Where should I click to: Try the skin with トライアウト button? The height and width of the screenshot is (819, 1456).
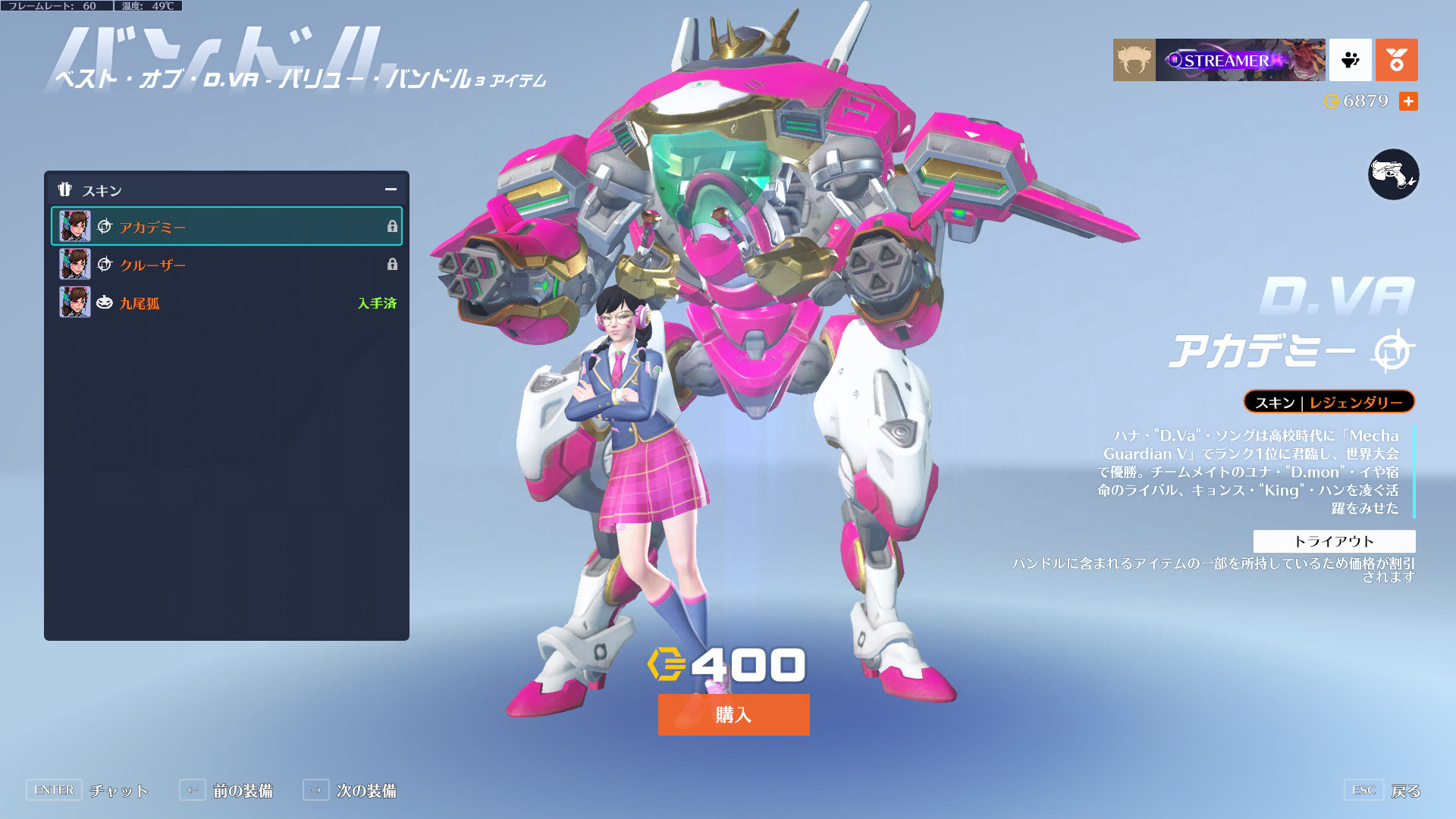click(x=1334, y=541)
